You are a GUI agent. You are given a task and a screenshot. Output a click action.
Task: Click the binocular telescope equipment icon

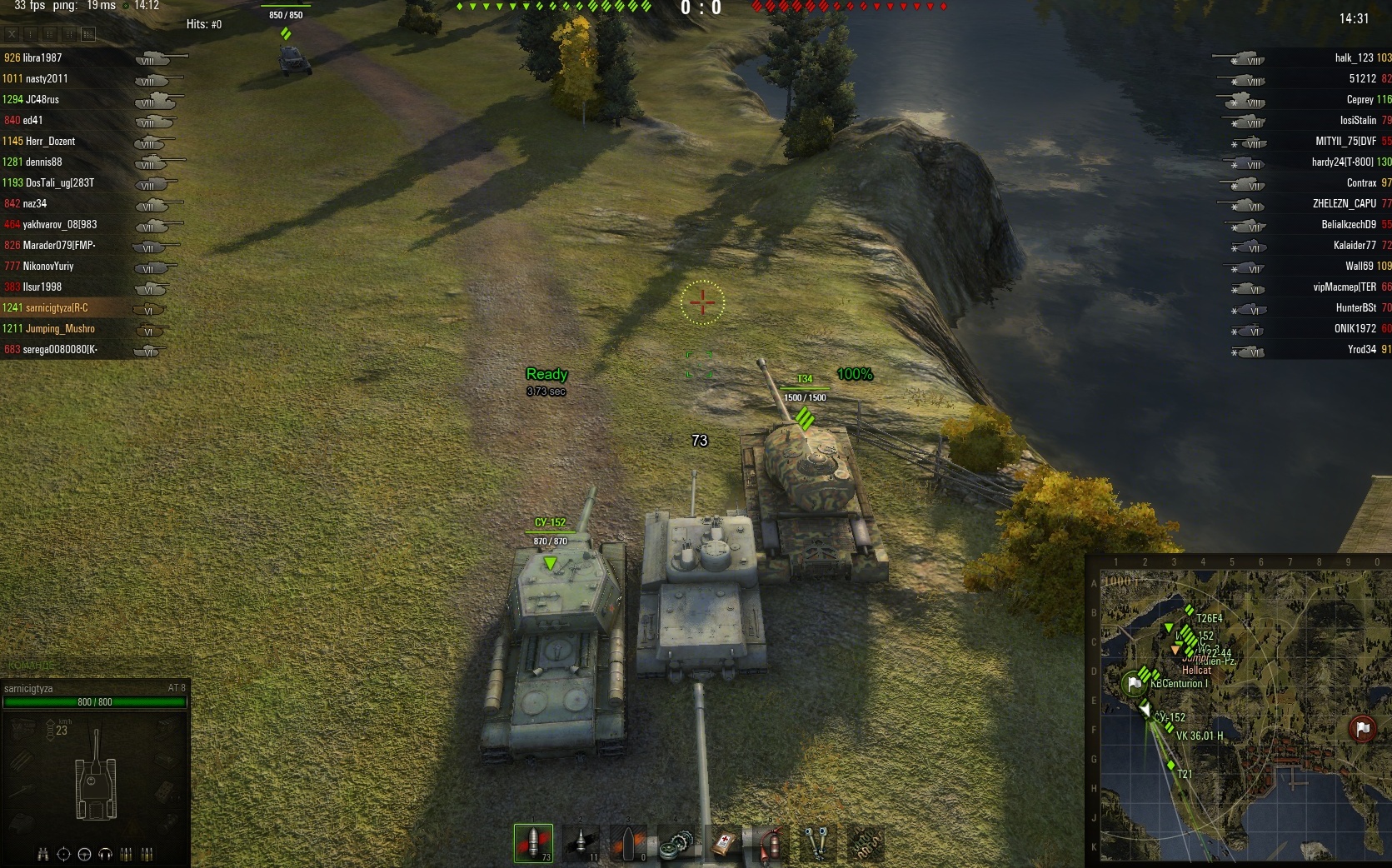[x=817, y=843]
